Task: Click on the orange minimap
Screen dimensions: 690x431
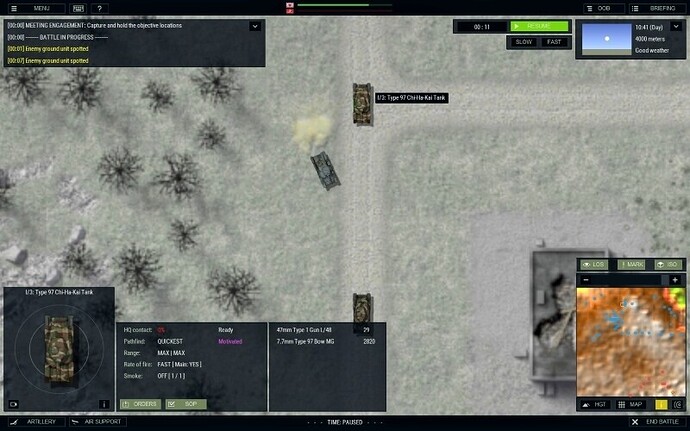Action: click(630, 340)
